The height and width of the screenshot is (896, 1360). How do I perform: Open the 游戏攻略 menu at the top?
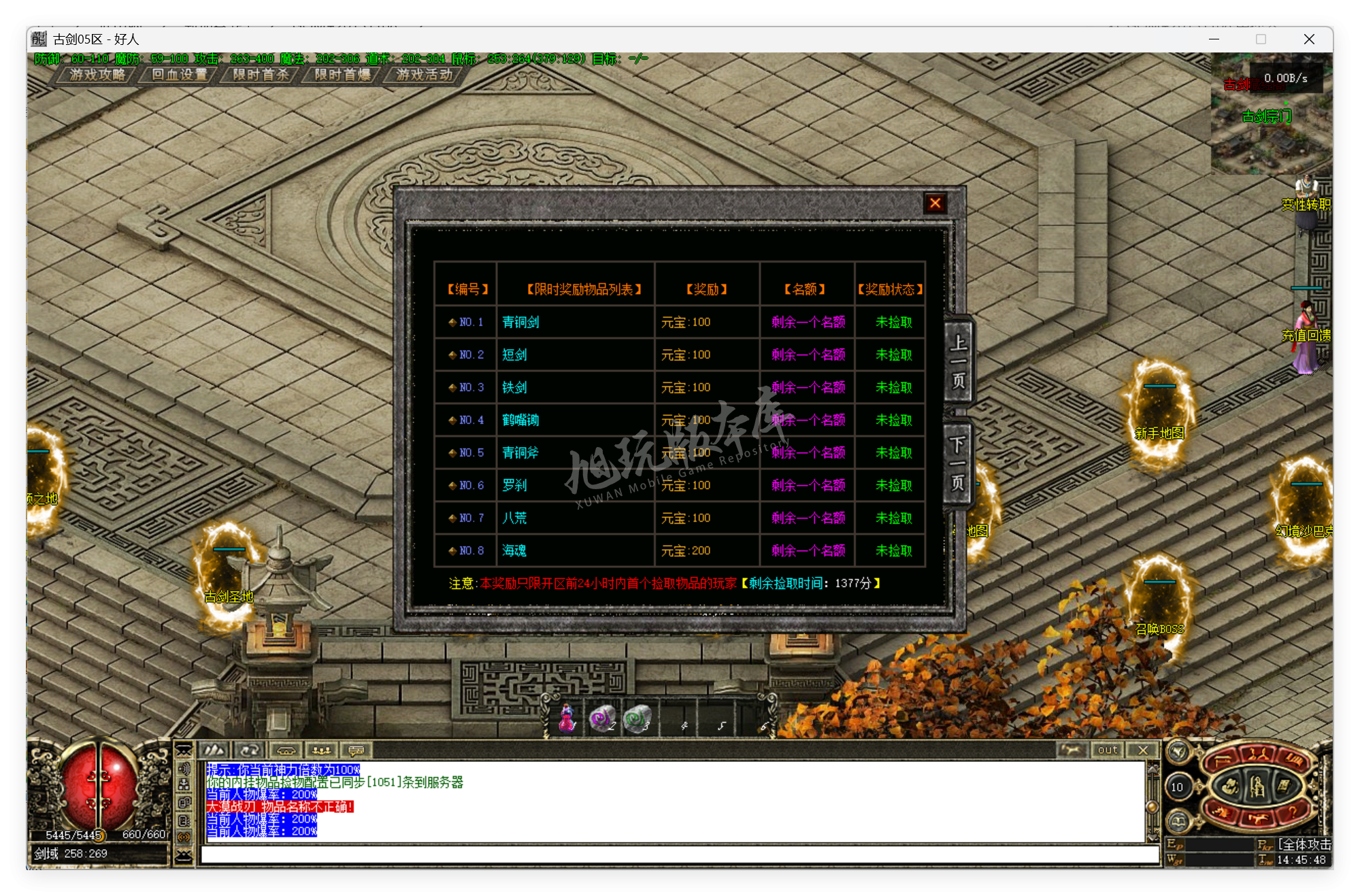pos(97,75)
